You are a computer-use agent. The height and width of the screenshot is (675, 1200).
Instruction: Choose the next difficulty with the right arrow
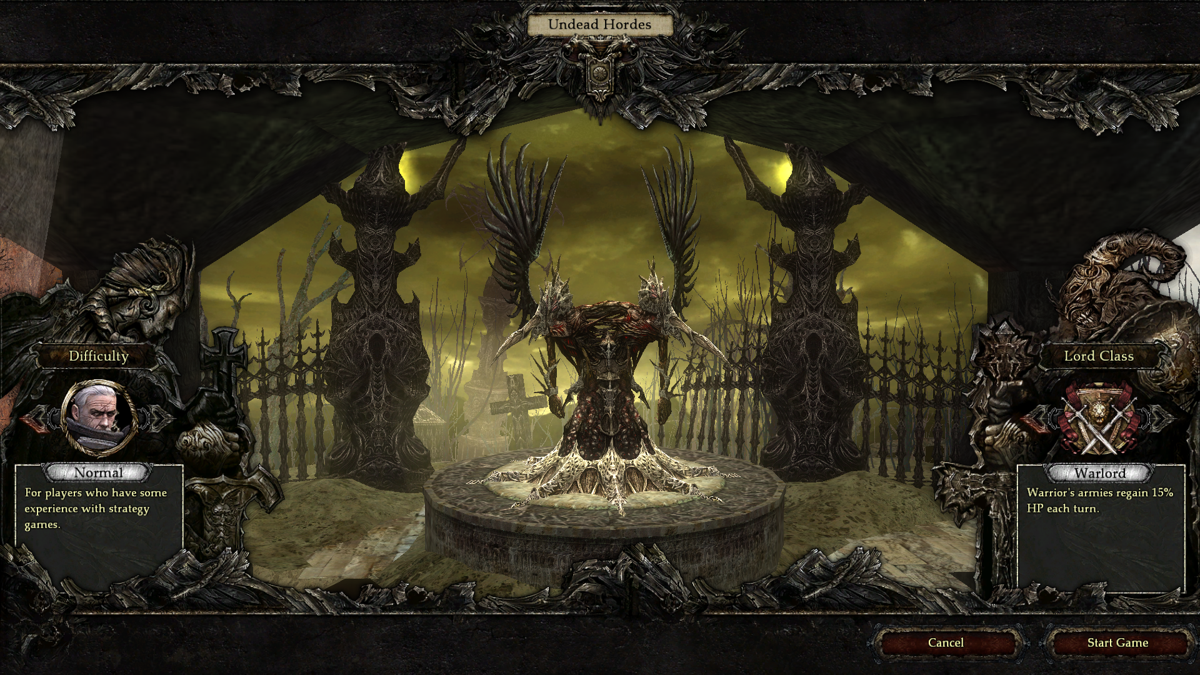pos(161,416)
